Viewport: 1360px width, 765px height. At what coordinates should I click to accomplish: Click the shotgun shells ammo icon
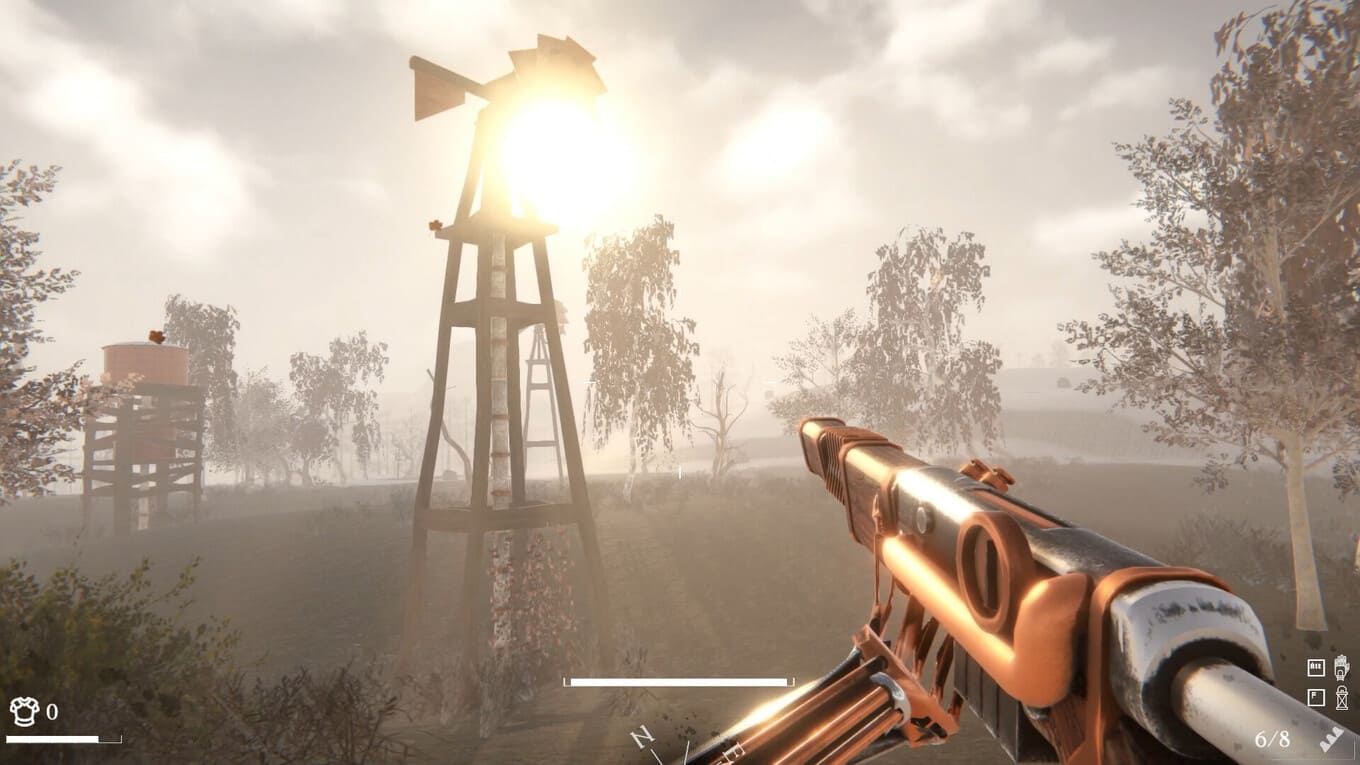[x=1331, y=740]
